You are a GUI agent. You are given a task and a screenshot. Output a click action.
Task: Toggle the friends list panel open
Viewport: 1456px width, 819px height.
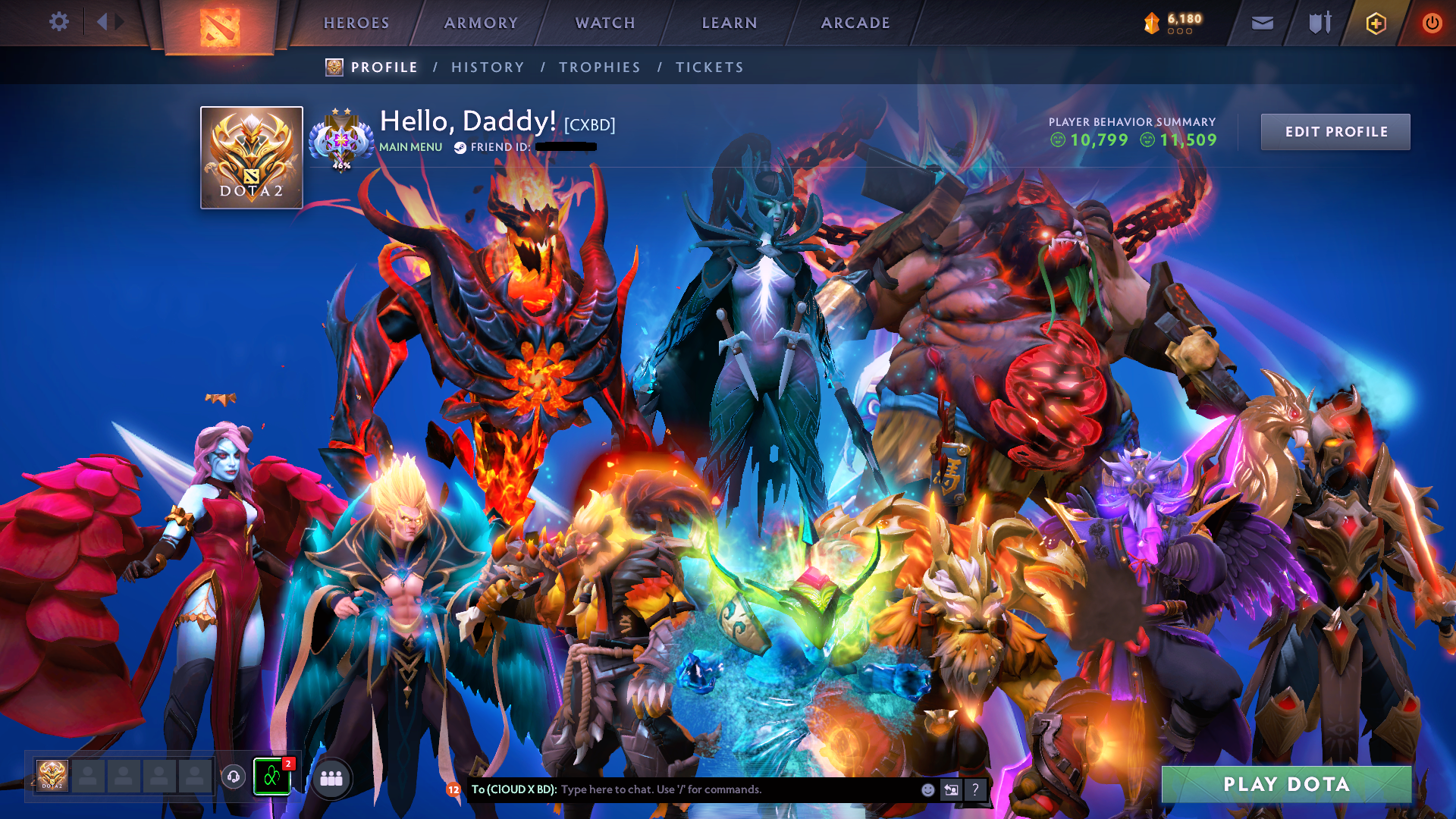click(x=272, y=777)
